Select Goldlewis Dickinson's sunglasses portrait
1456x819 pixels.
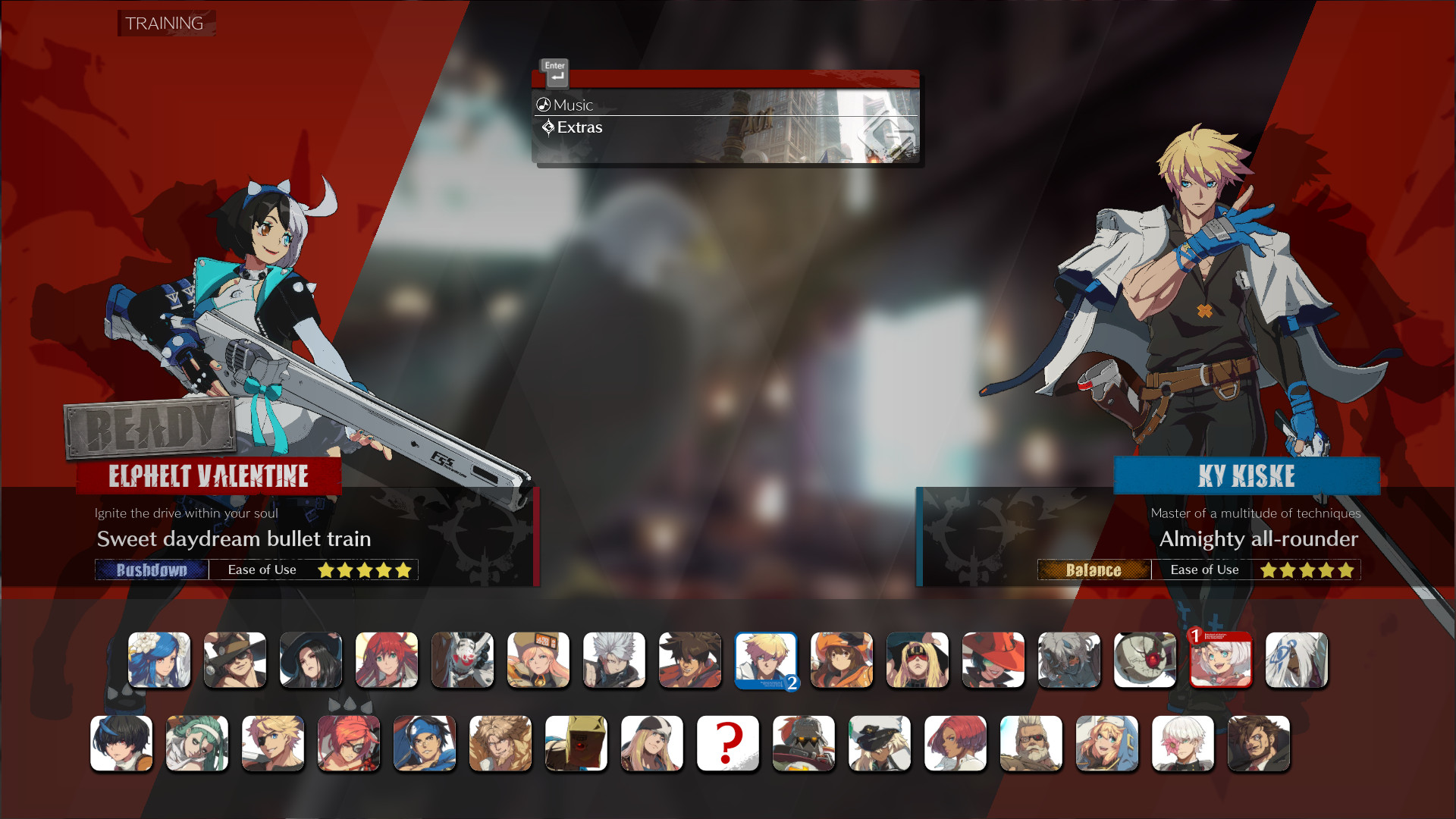[1031, 744]
